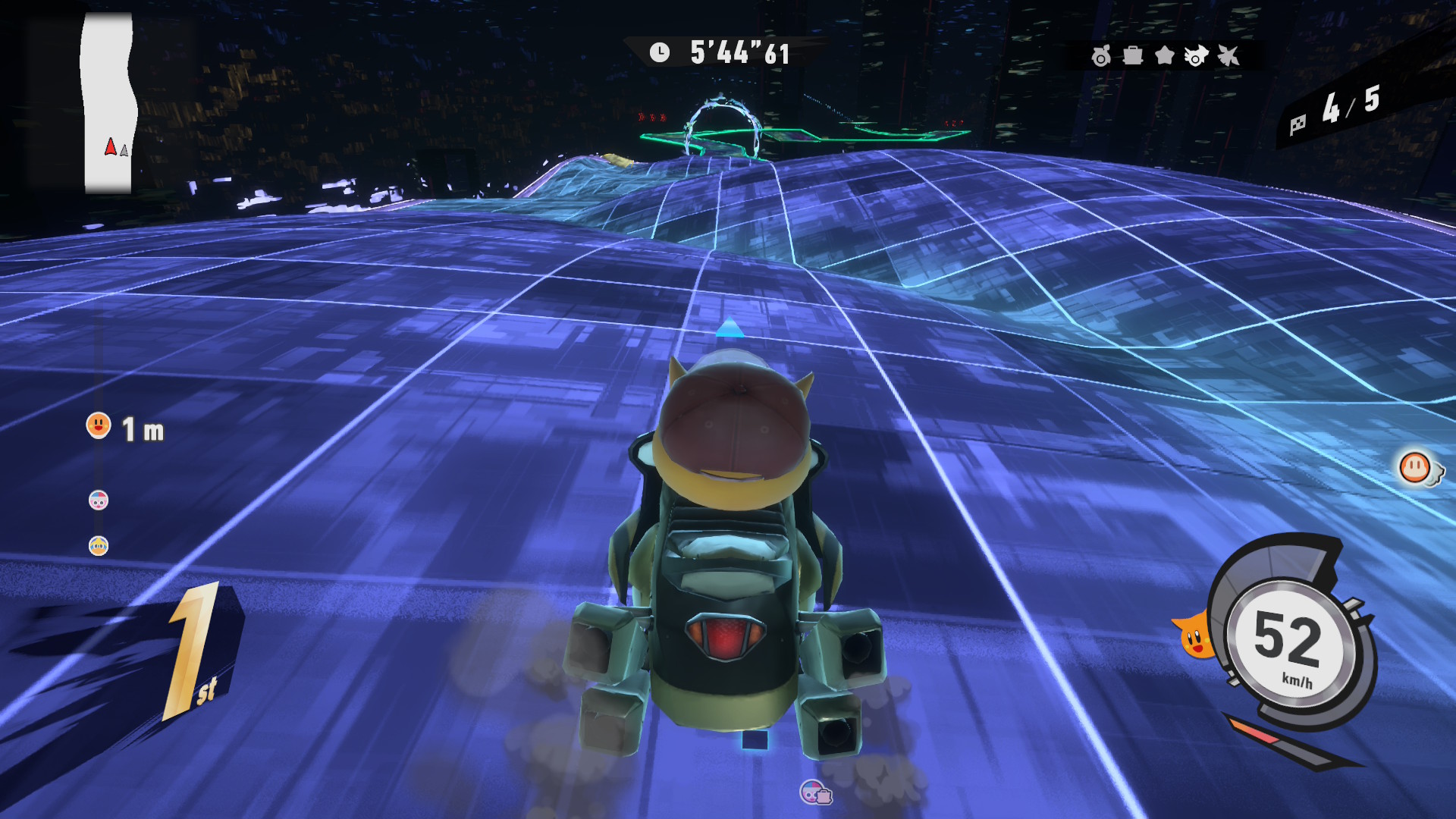Click the winged jet machine icon
The width and height of the screenshot is (1456, 819).
point(1228,55)
